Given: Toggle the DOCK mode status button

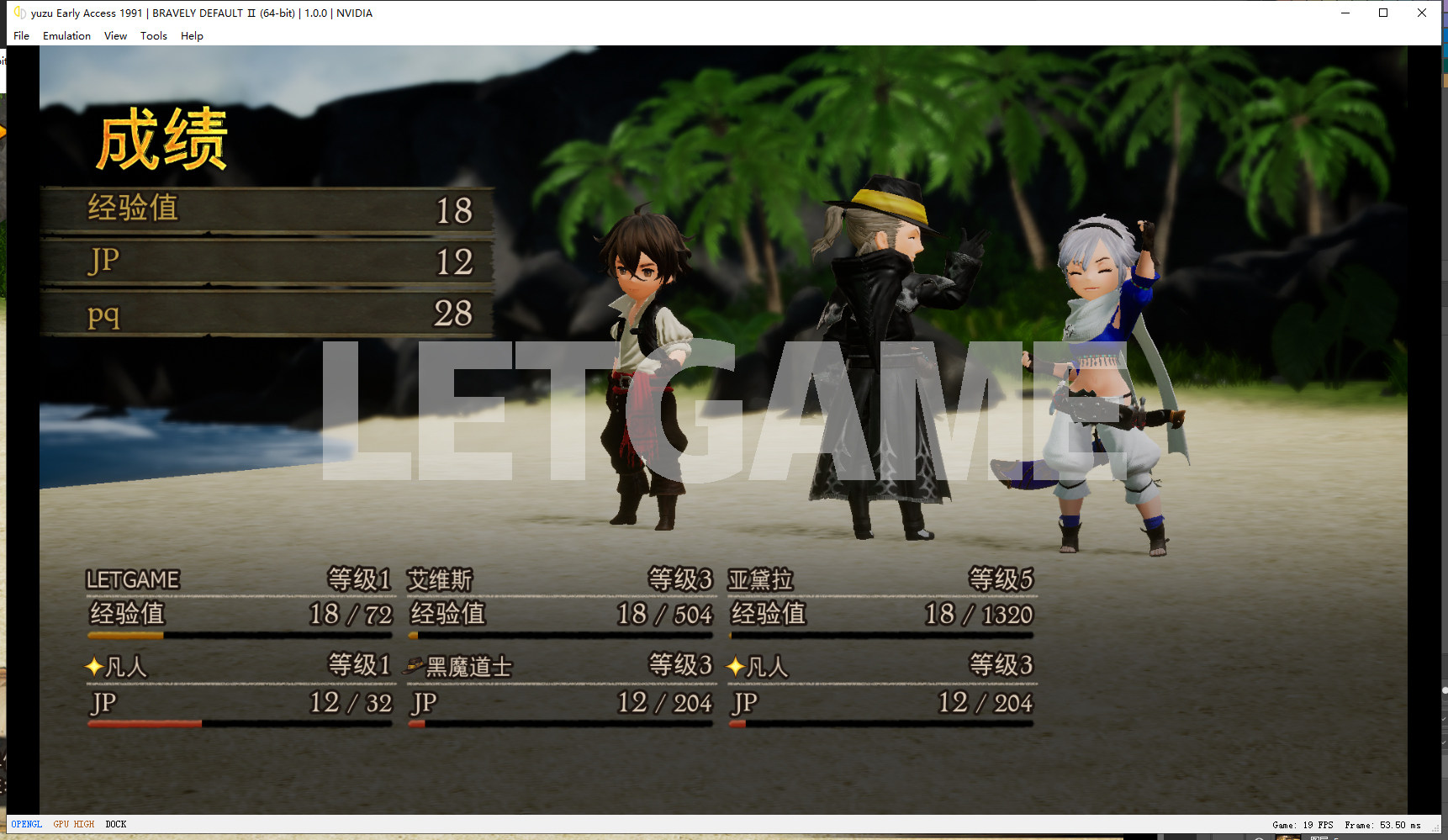Looking at the screenshot, I should click(x=116, y=824).
